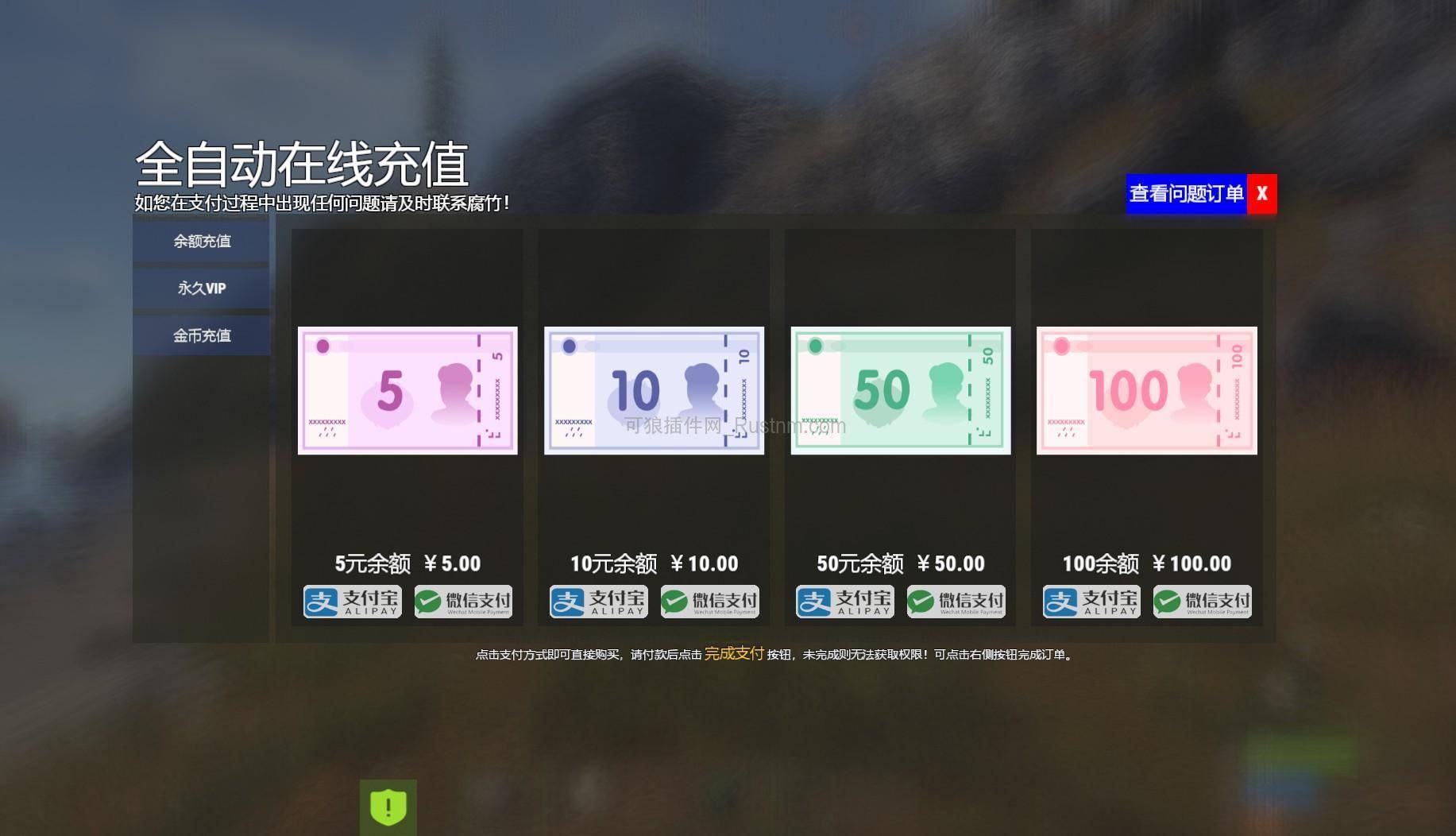Close the recharge panel with the red X
Image resolution: width=1456 pixels, height=836 pixels.
pos(1261,193)
